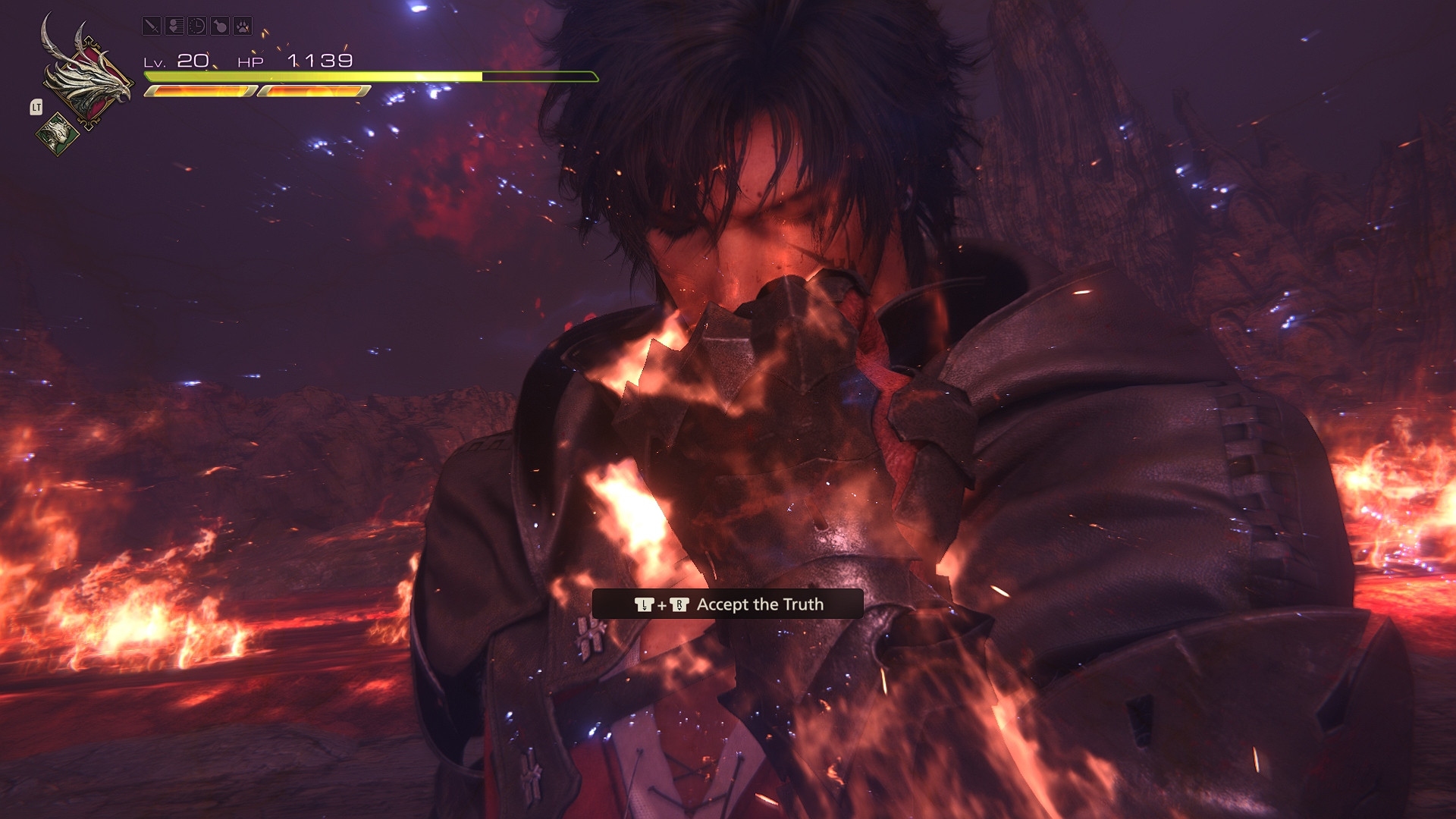
Task: Click the sword accessory status icon
Action: point(152,26)
